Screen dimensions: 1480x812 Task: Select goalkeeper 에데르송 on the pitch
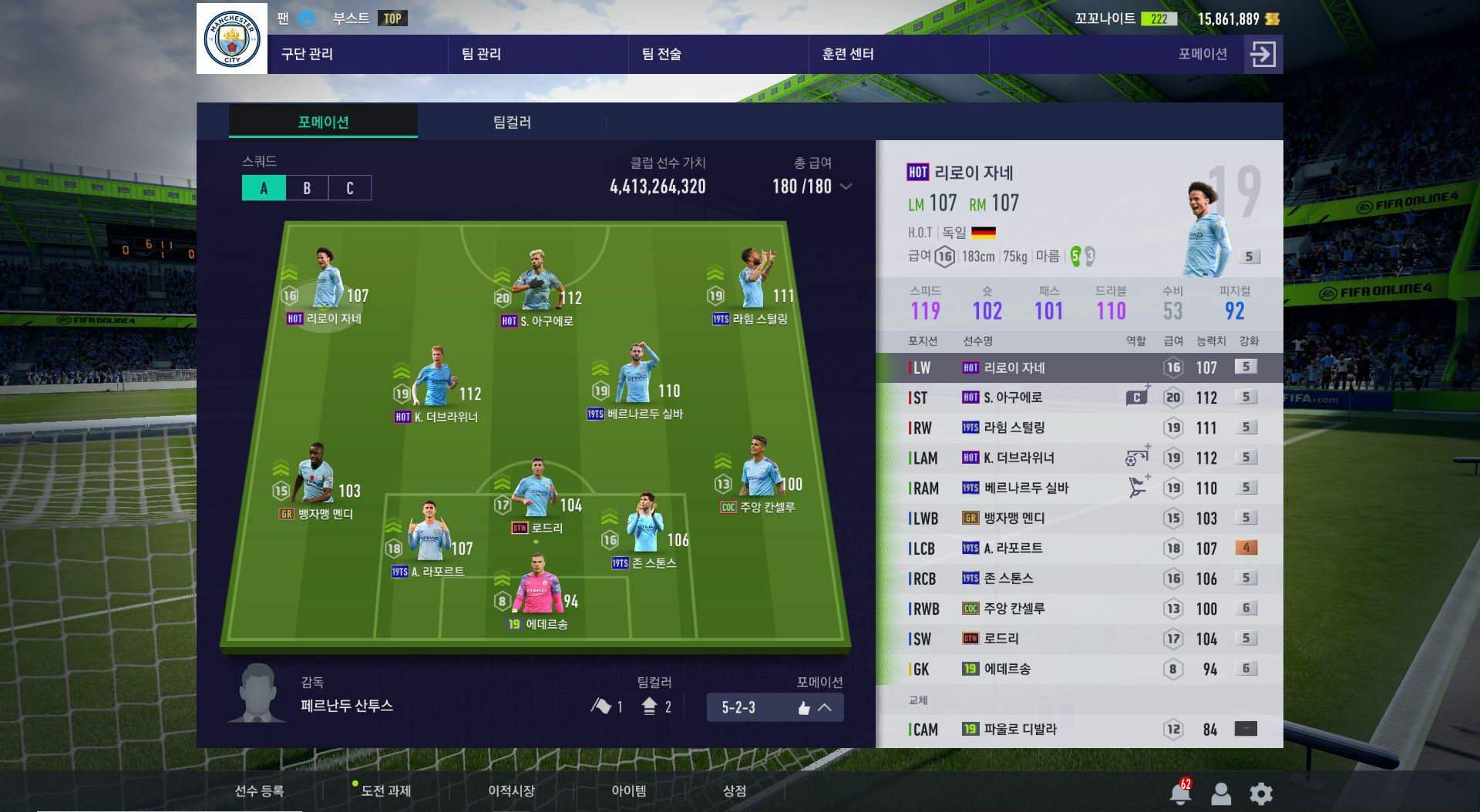pyautogui.click(x=537, y=593)
